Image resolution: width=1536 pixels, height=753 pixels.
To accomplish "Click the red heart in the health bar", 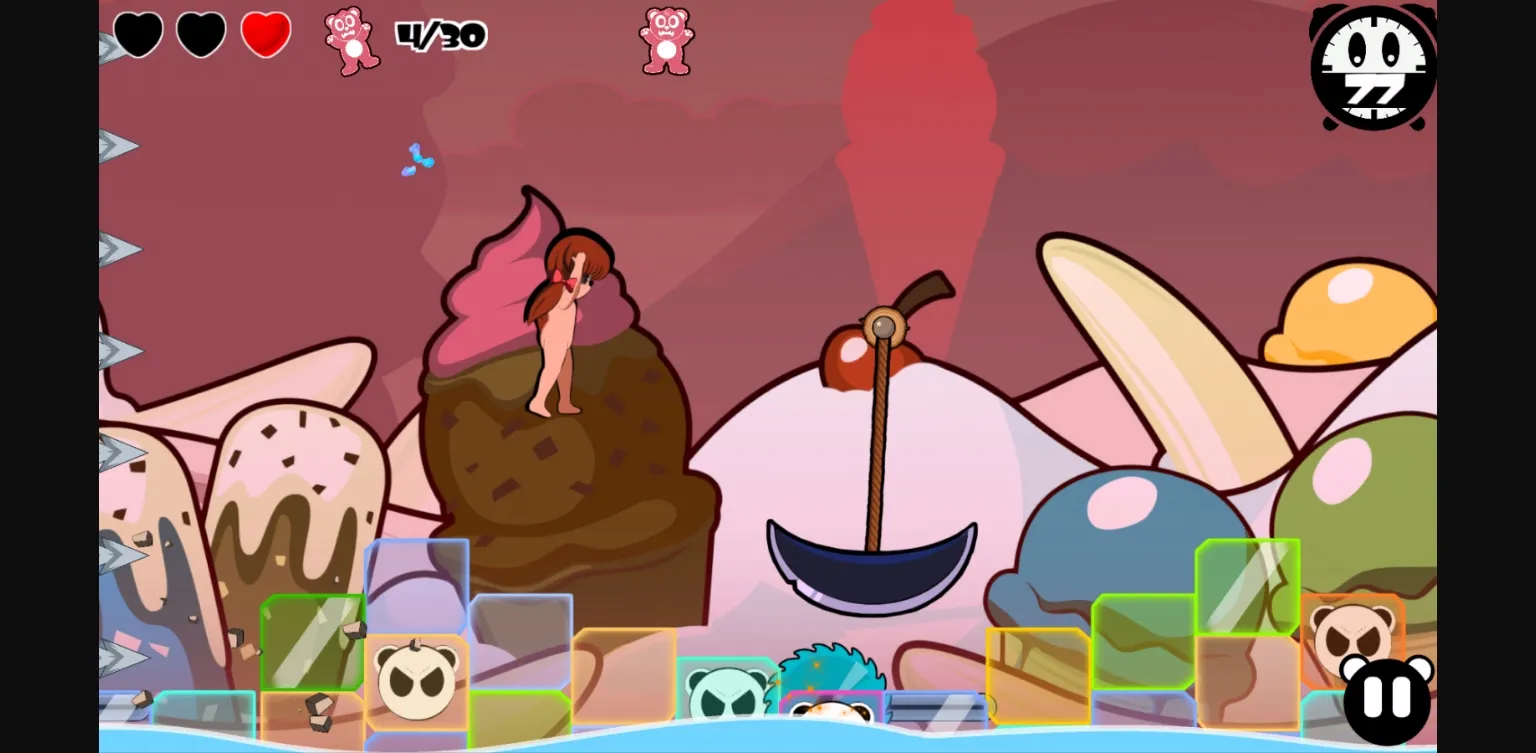I will tap(265, 33).
